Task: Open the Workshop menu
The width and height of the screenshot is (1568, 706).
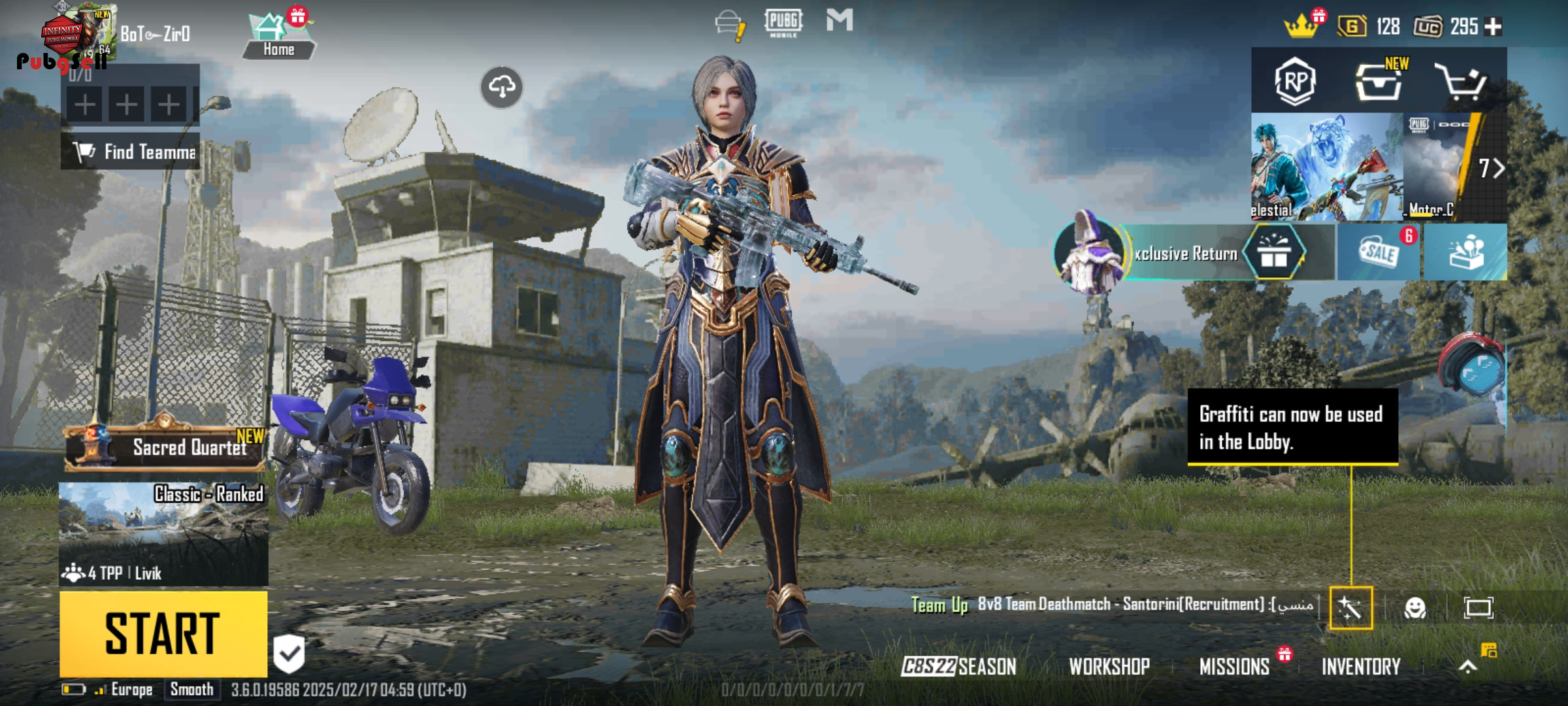Action: coord(1109,667)
